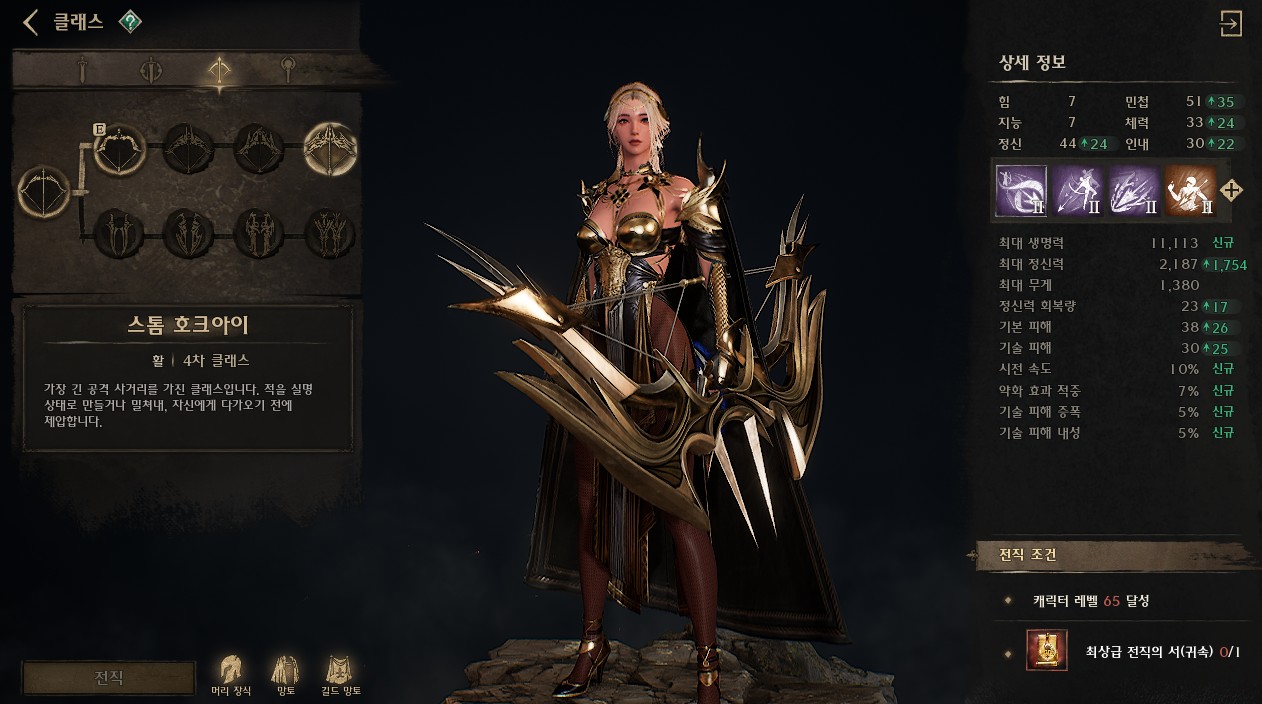Select the orange archer buff skill icon
The height and width of the screenshot is (704, 1262).
point(1190,190)
